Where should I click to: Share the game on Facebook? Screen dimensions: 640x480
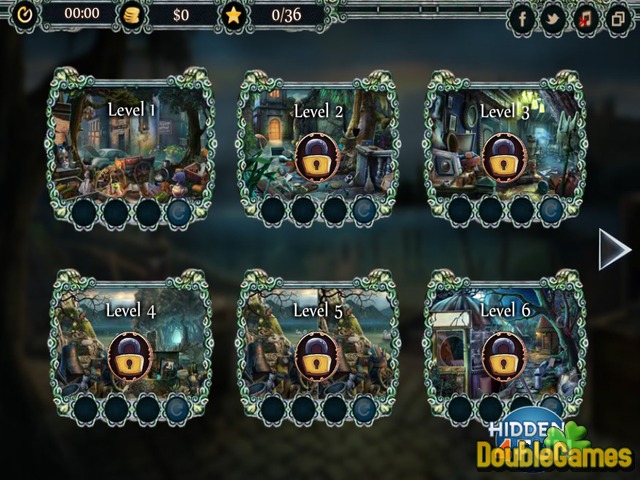524,18
